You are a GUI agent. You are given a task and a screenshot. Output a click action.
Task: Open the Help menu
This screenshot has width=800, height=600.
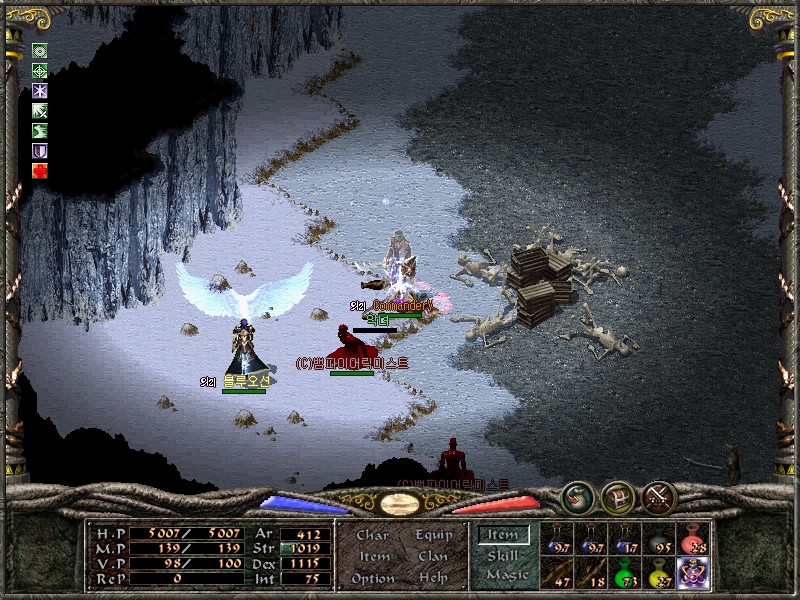pos(432,578)
